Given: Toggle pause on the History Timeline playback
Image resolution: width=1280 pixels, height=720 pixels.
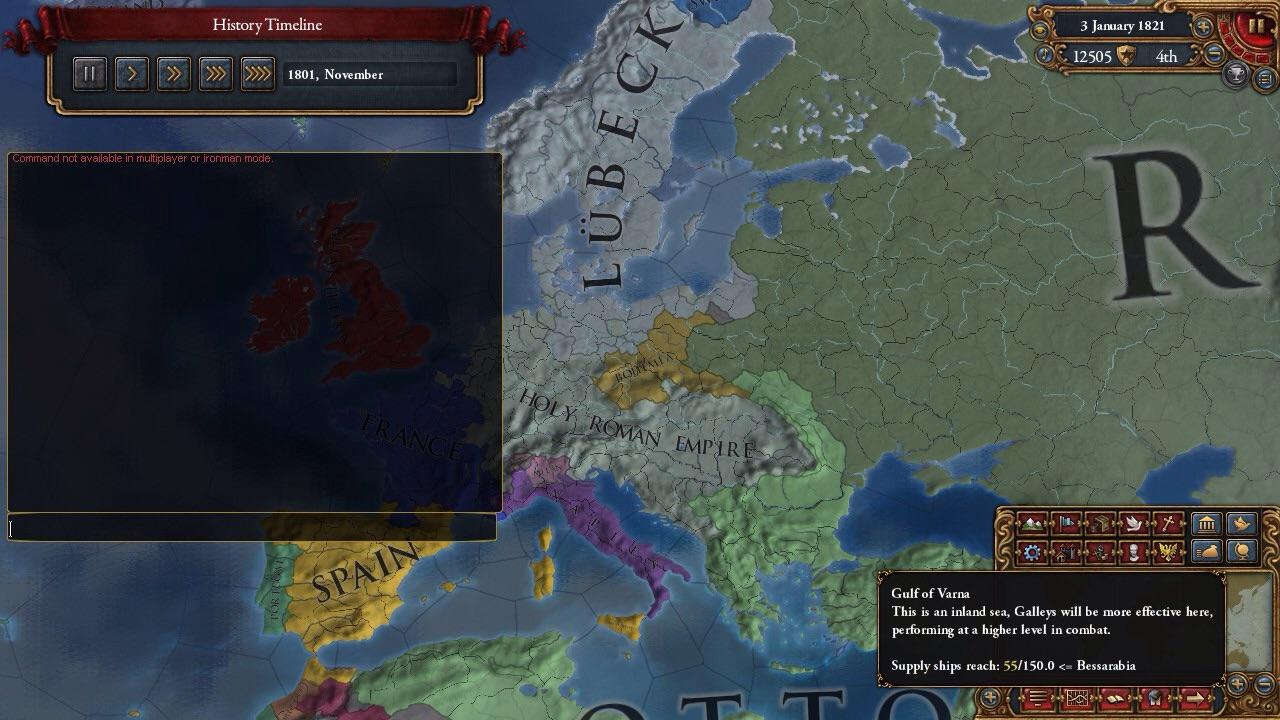Looking at the screenshot, I should point(89,73).
